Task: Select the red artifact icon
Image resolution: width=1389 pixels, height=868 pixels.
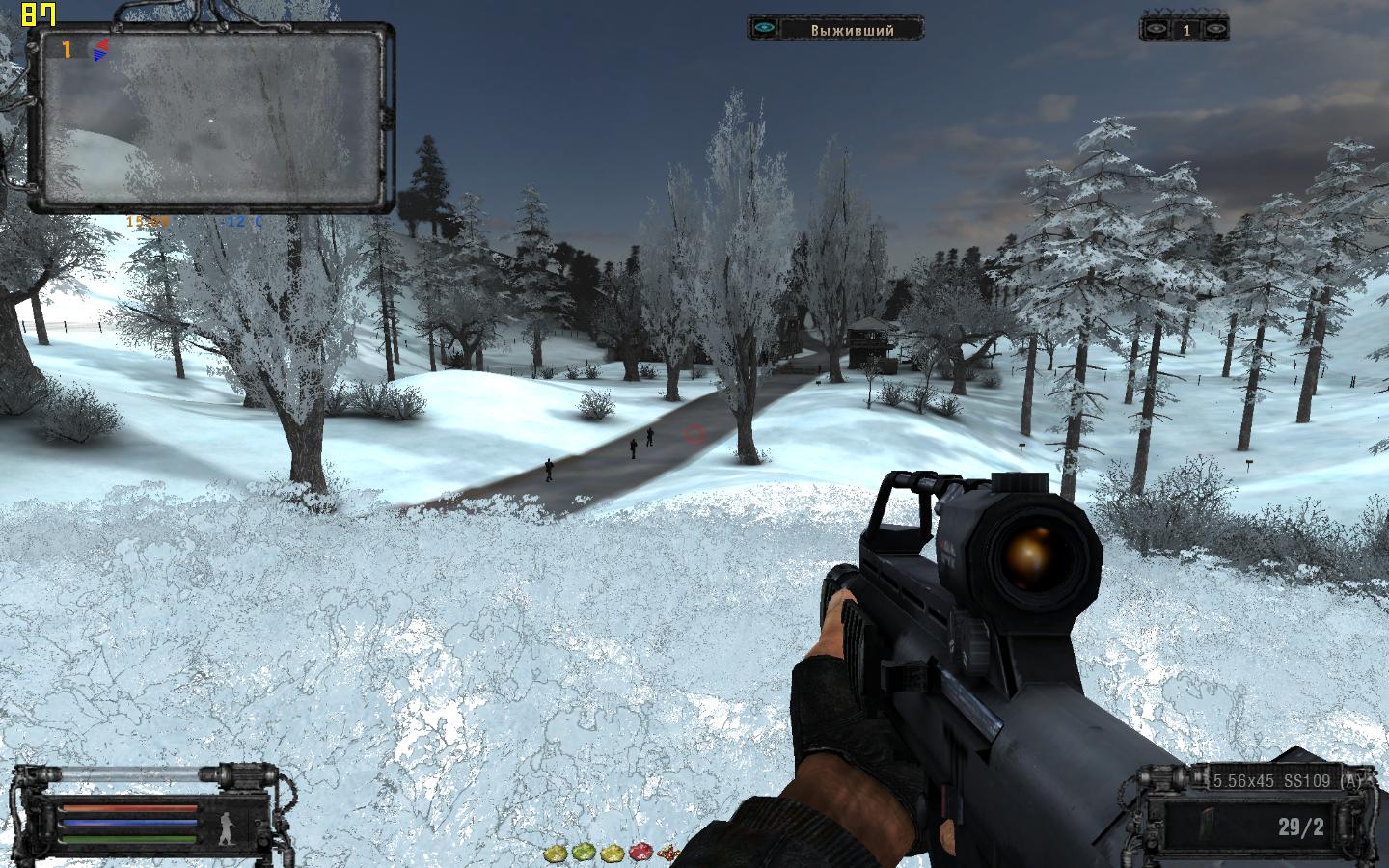Action: pos(640,853)
